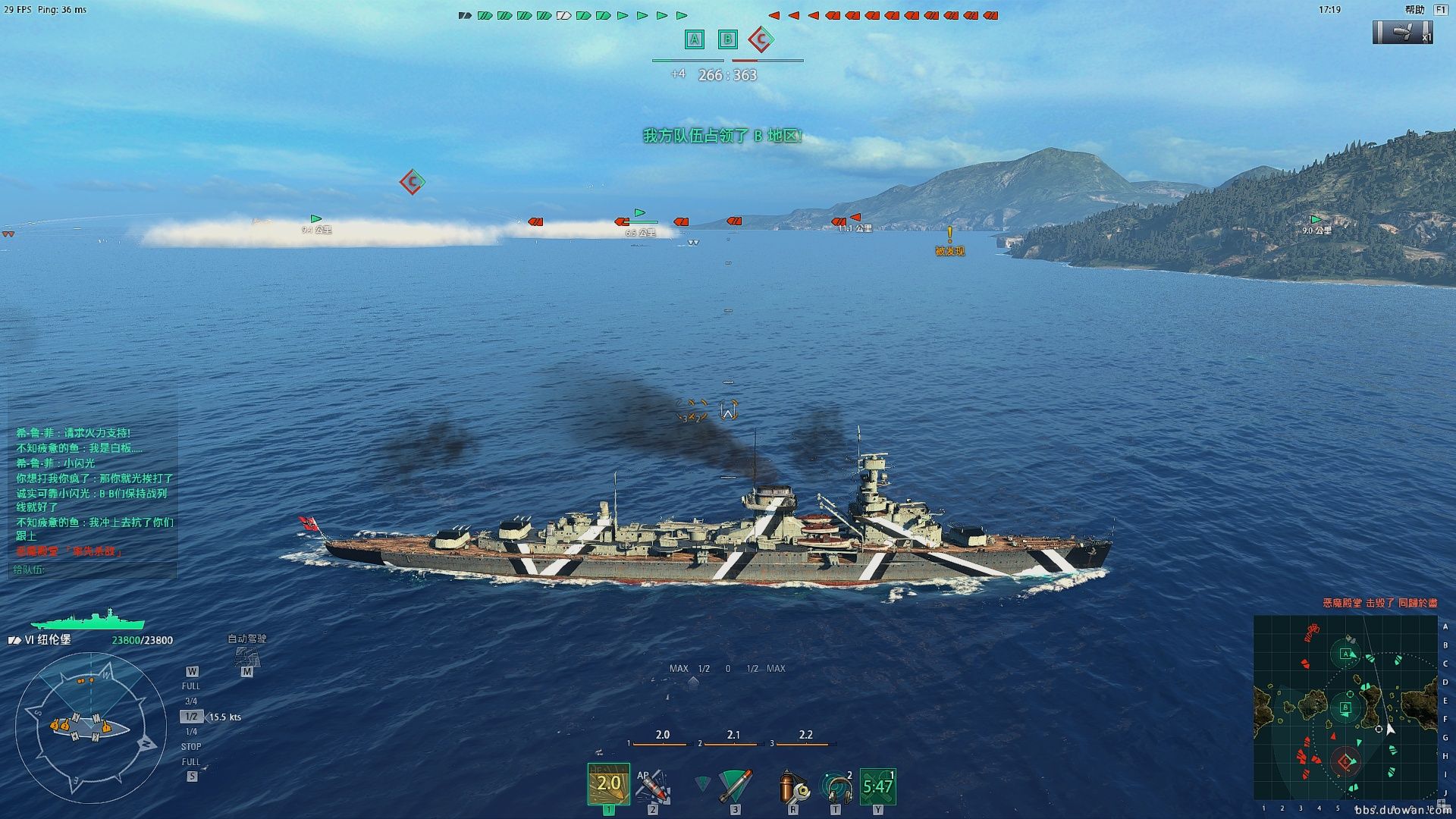This screenshot has height=819, width=1456.
Task: Click the enemy-held capture point C indicator
Action: pyautogui.click(x=761, y=39)
